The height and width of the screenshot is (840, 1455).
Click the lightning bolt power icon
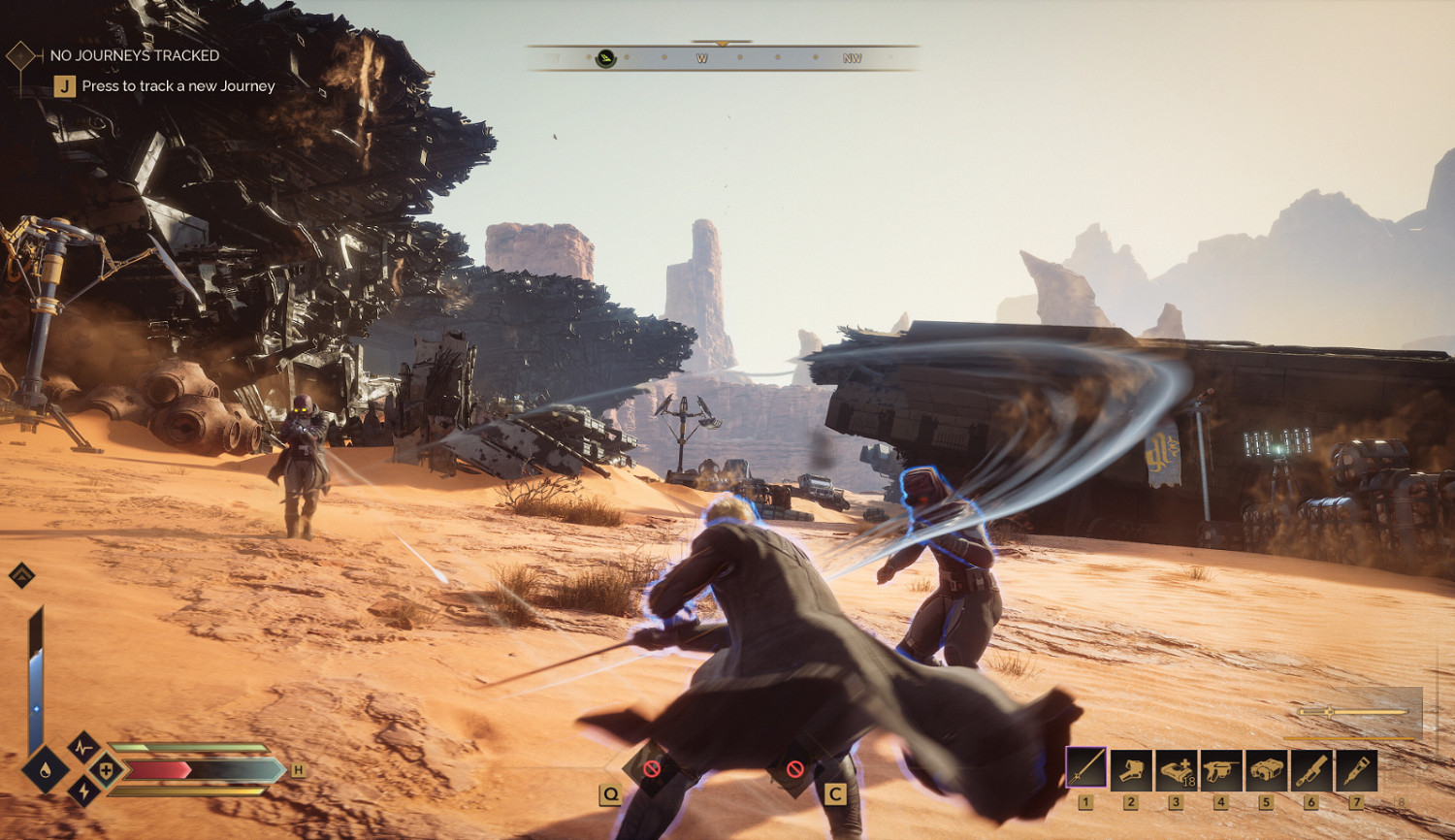83,791
